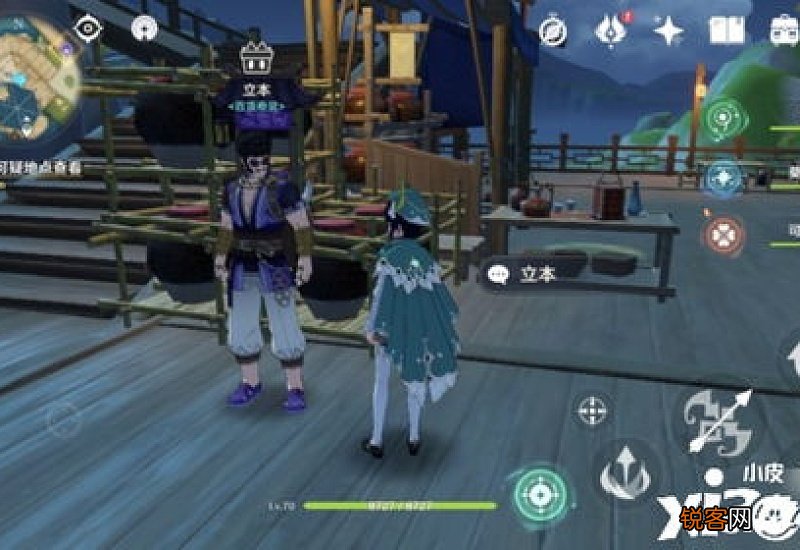Activate the green elemental burst button
Image resolution: width=800 pixels, height=550 pixels.
click(x=541, y=493)
